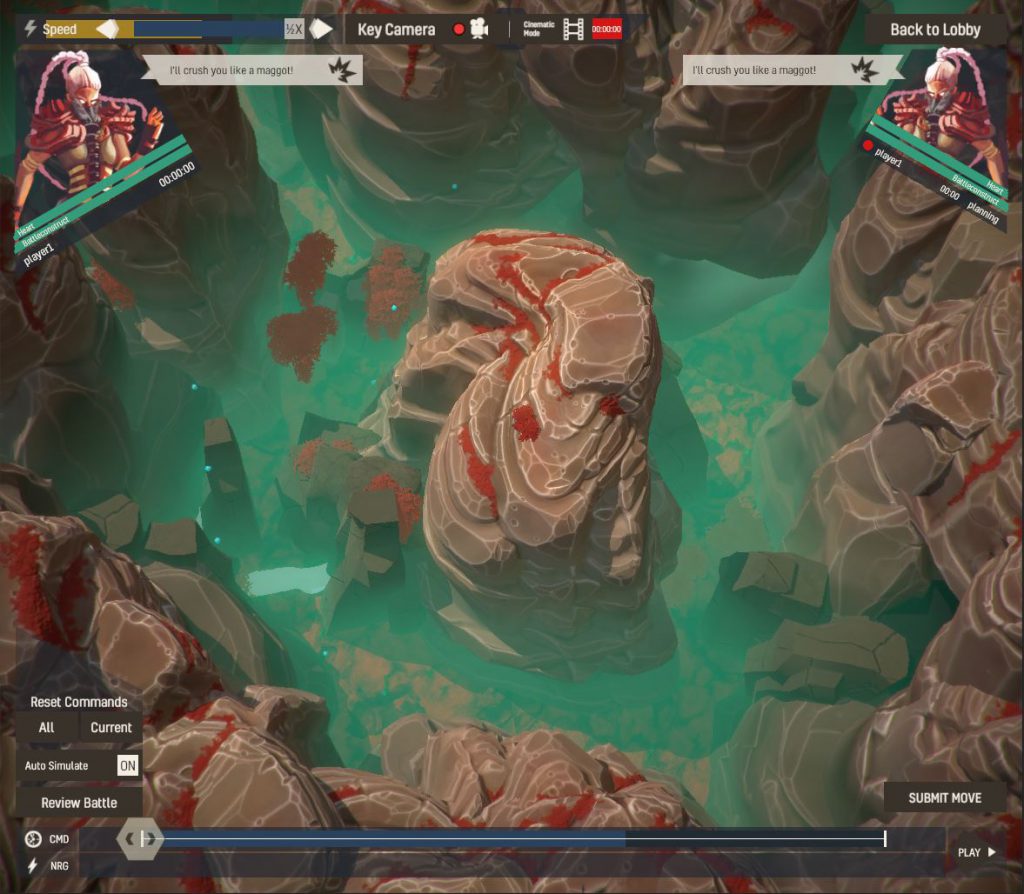The height and width of the screenshot is (894, 1024).
Task: Select the hexagonal timeline scrubber handle
Action: 141,839
